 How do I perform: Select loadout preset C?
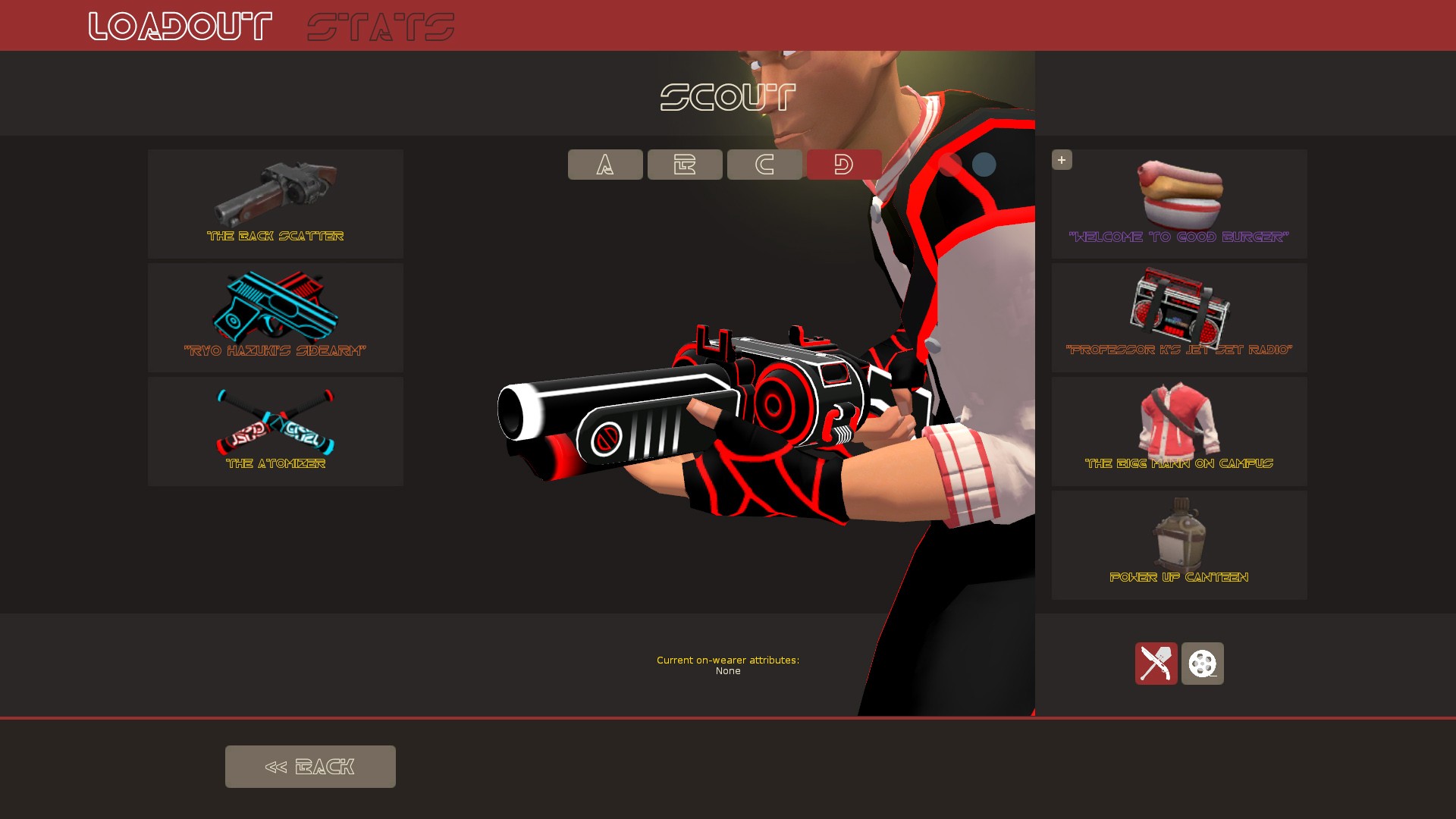[764, 165]
